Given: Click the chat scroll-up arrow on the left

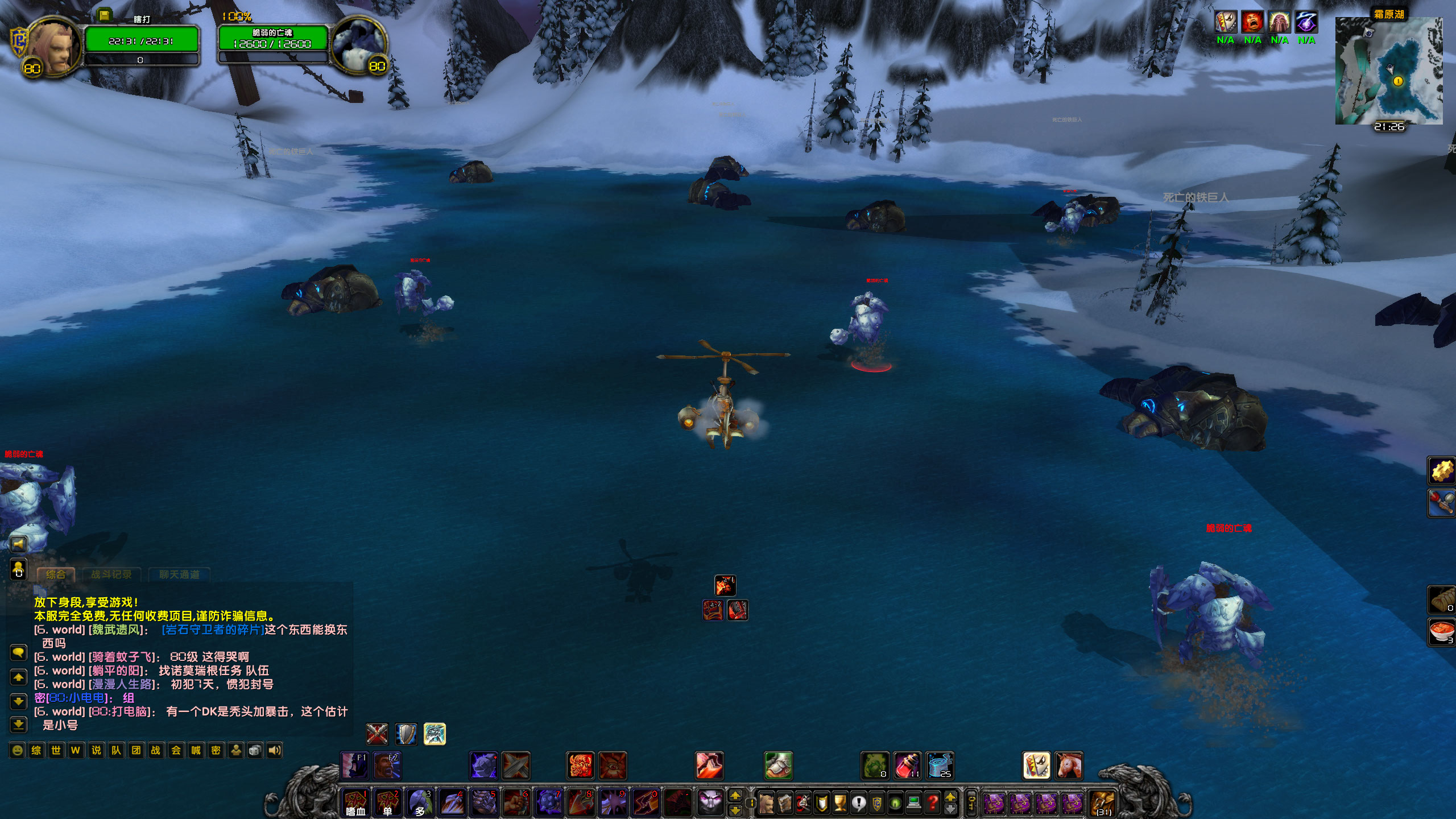Looking at the screenshot, I should 19,677.
